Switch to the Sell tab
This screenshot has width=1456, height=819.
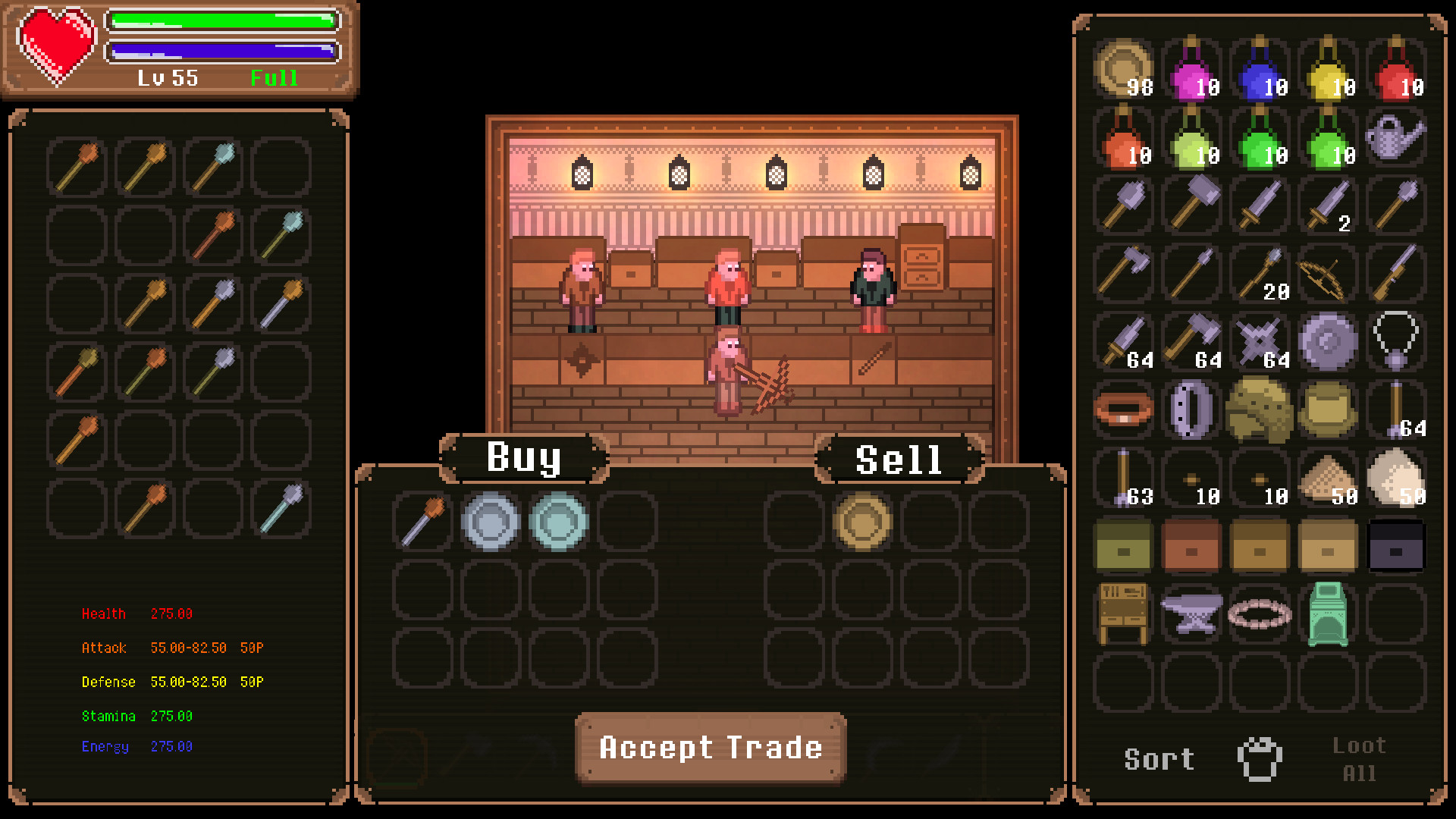899,457
